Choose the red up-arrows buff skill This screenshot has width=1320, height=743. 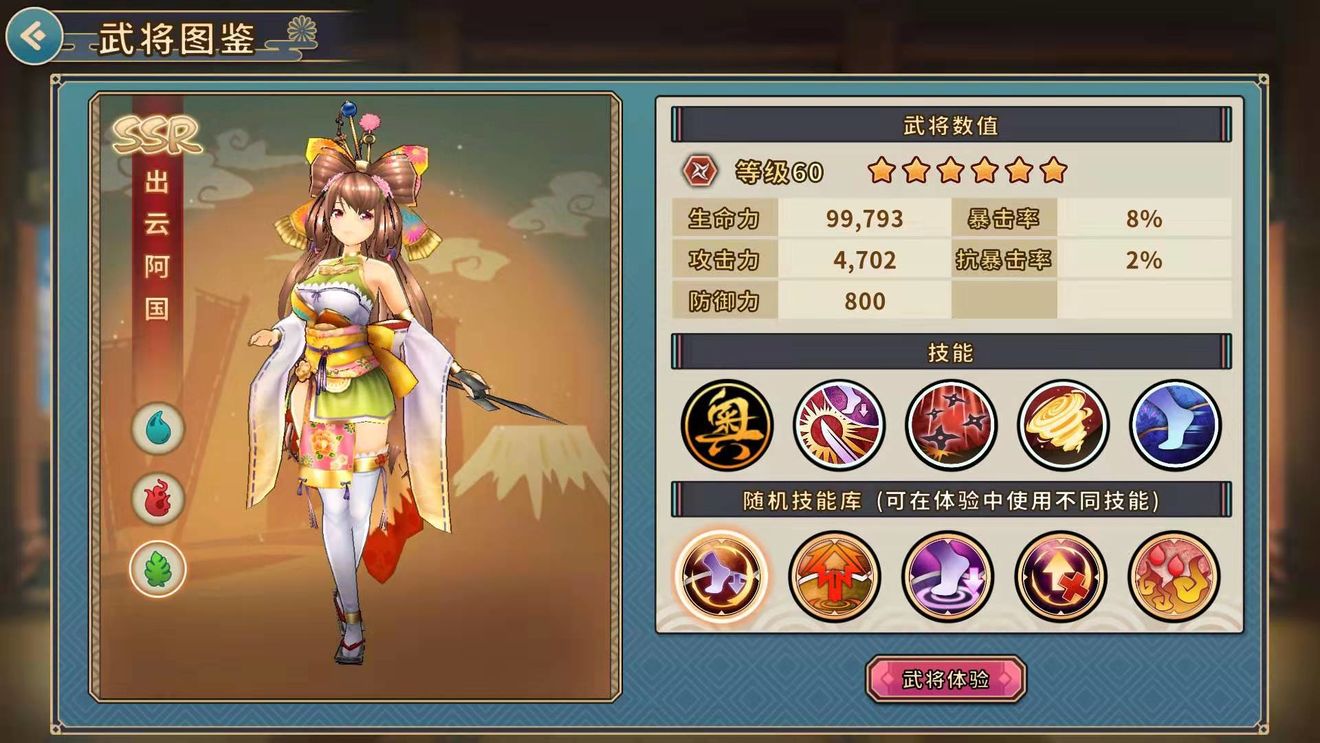point(834,577)
